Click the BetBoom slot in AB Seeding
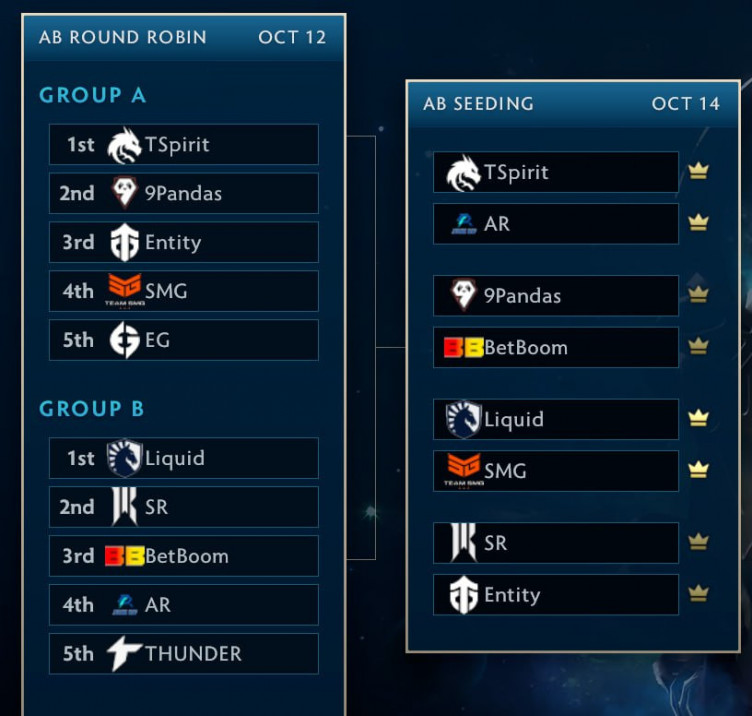Viewport: 752px width, 716px height. [x=556, y=348]
